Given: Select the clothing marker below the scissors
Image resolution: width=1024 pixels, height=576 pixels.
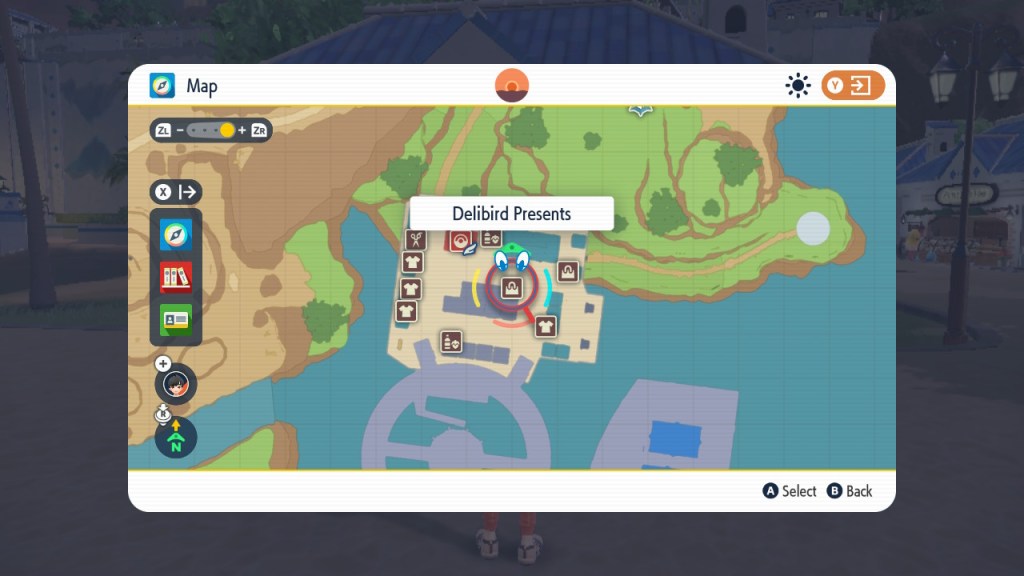Looking at the screenshot, I should click(413, 262).
